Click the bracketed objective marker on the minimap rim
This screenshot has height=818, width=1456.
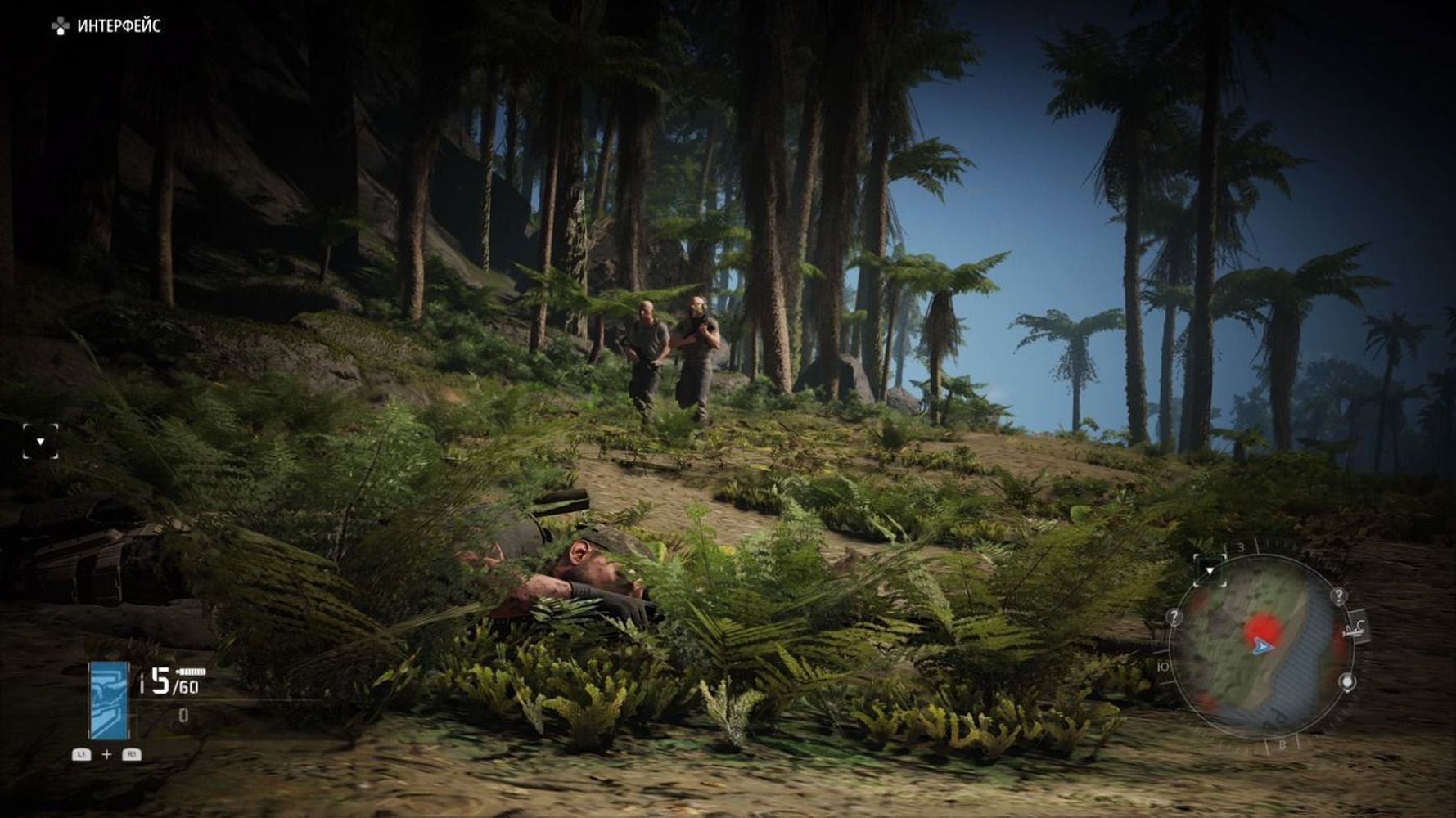(x=1210, y=569)
